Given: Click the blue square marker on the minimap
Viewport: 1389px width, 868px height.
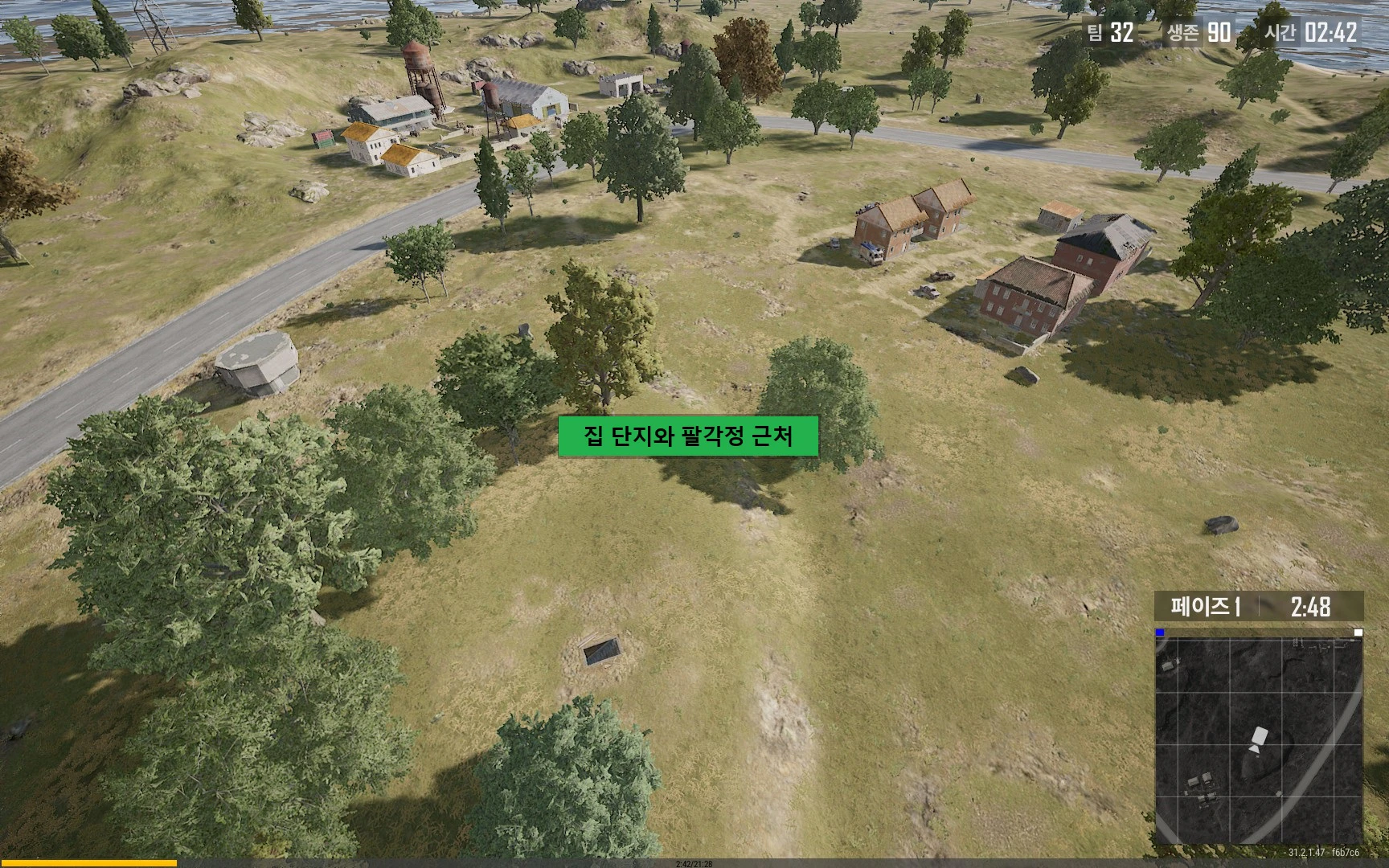Looking at the screenshot, I should (x=1160, y=633).
